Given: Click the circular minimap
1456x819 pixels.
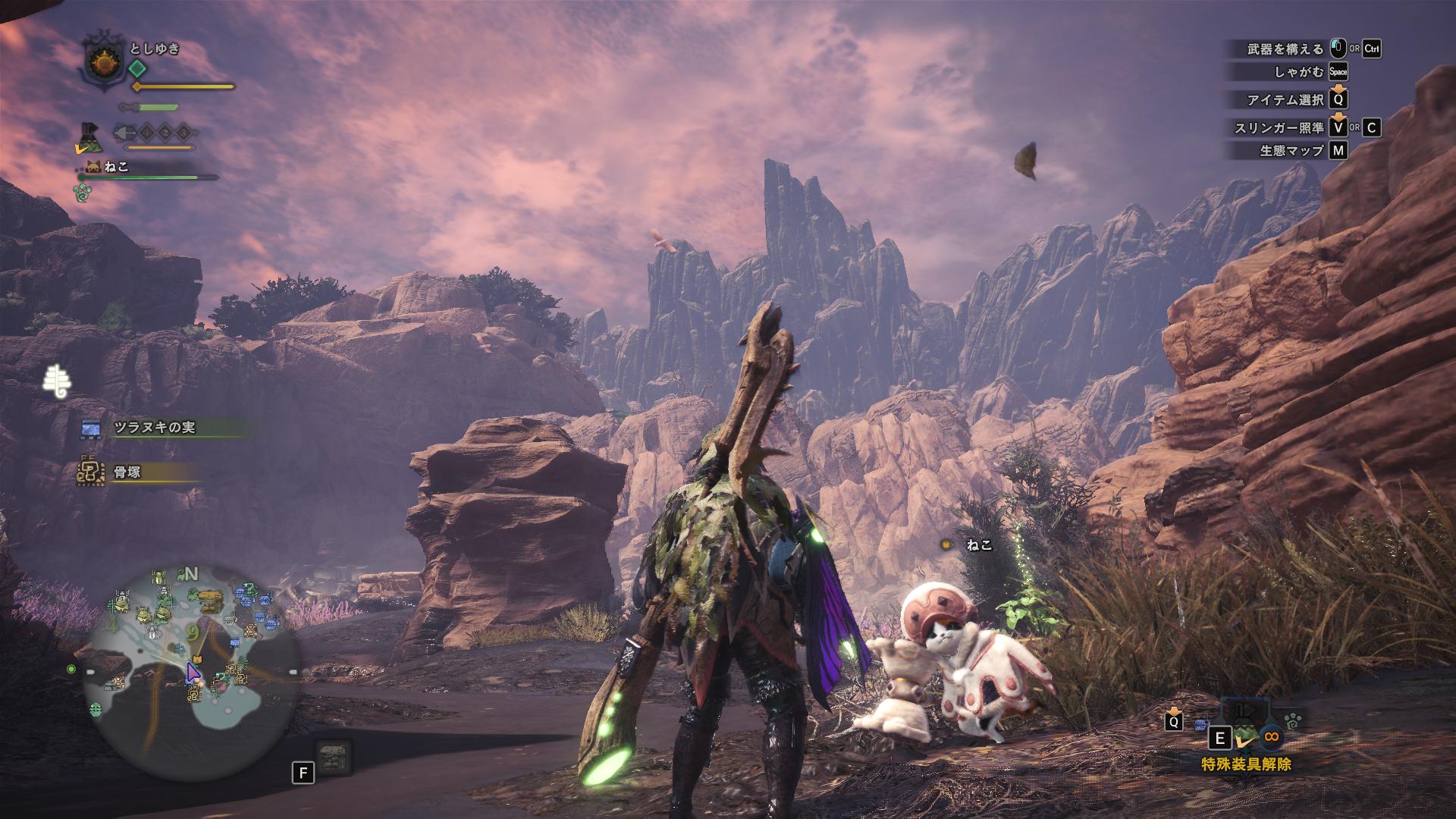Looking at the screenshot, I should pyautogui.click(x=191, y=672).
